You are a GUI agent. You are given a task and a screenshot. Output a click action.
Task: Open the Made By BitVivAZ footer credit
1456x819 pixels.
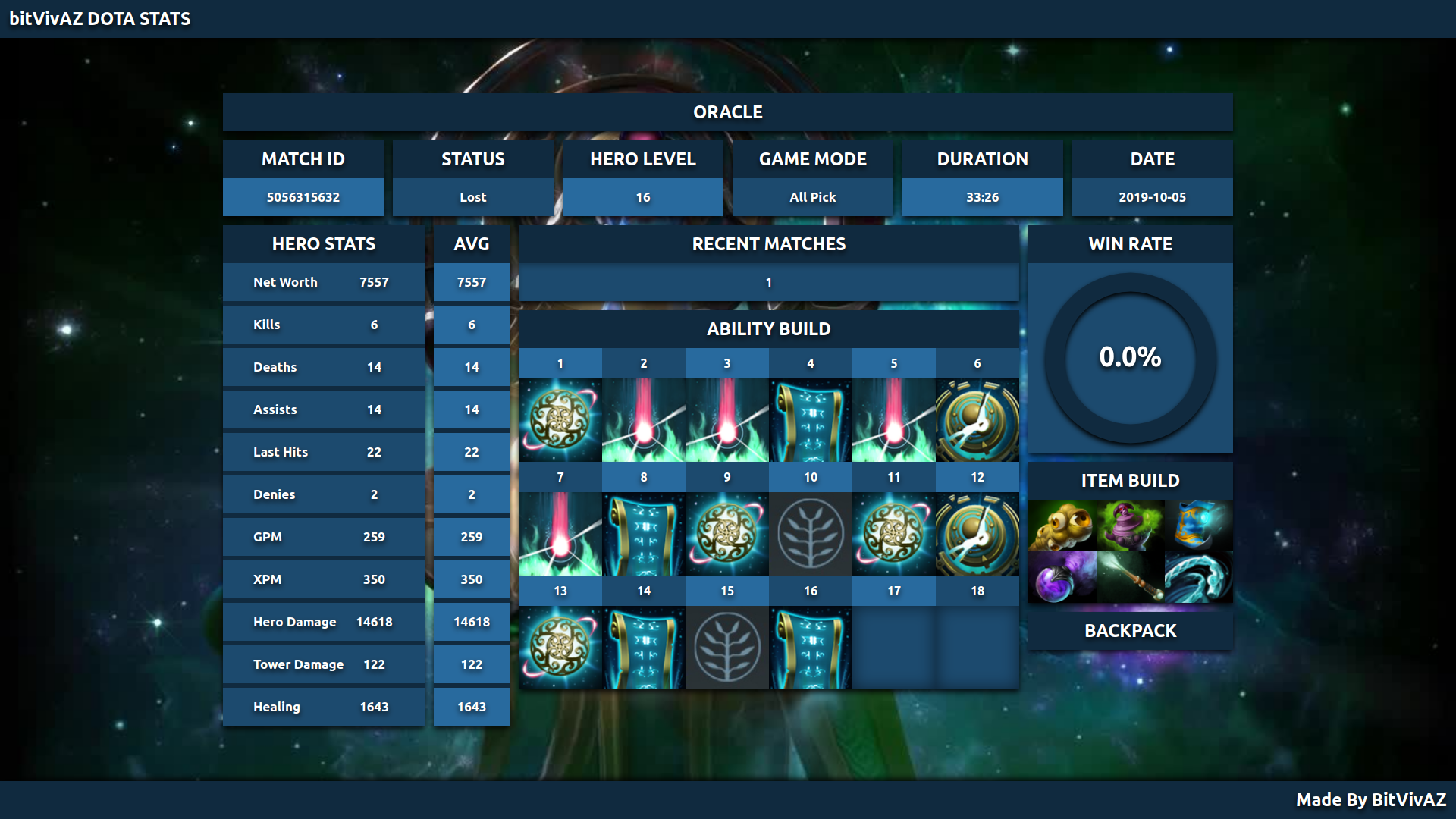(1370, 800)
